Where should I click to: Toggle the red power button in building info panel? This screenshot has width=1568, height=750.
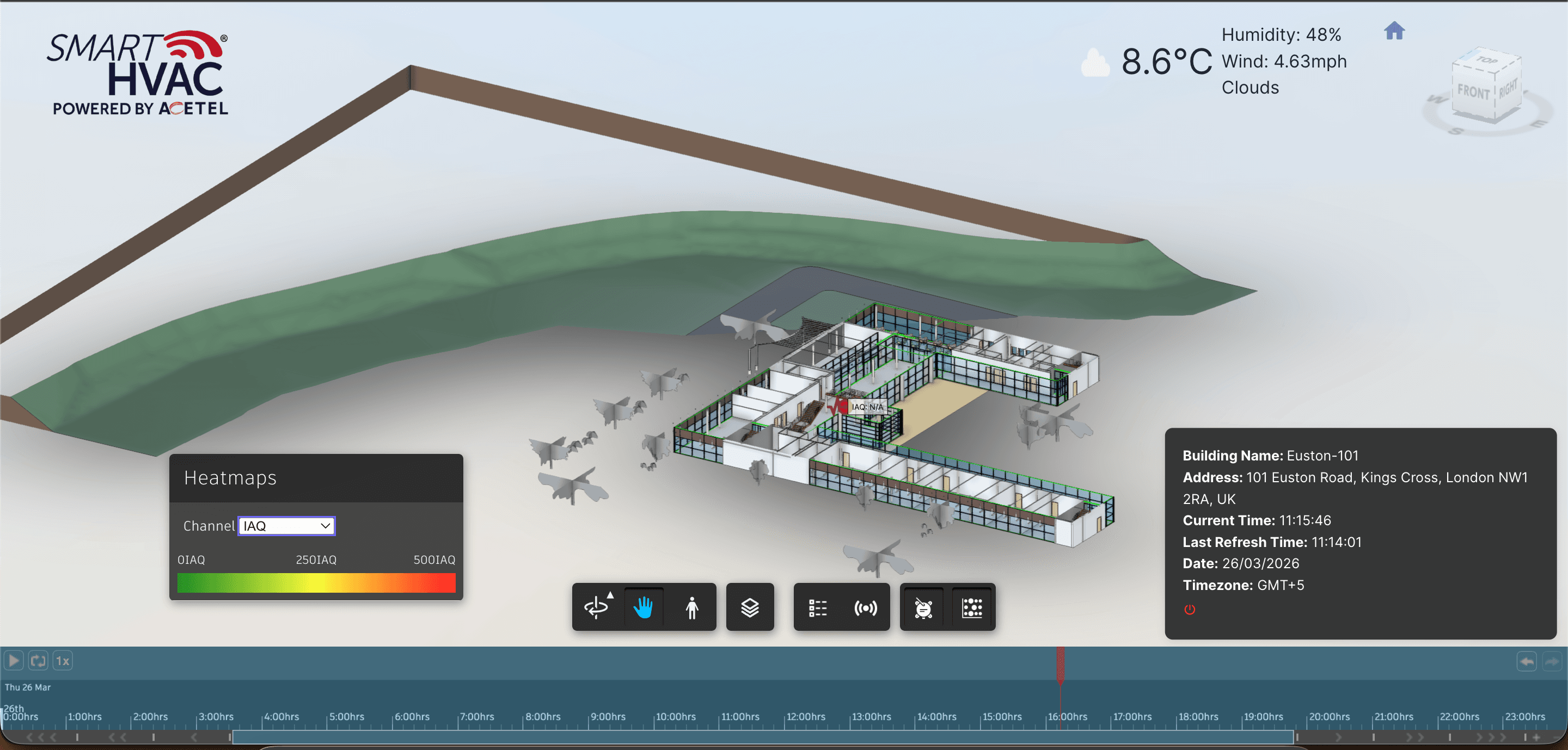coord(1190,610)
